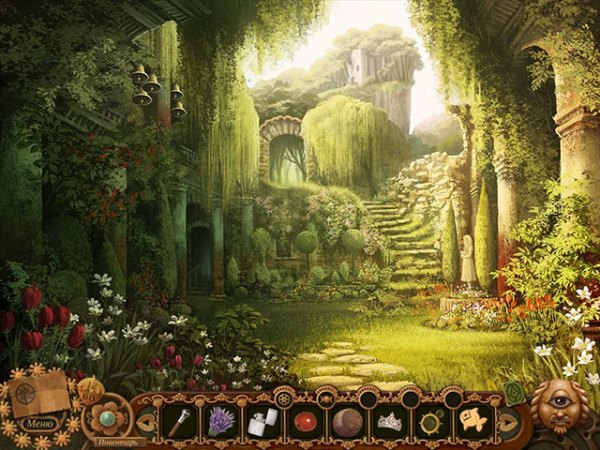Pick the silver tiara from inventory
The height and width of the screenshot is (450, 600).
coord(388,420)
